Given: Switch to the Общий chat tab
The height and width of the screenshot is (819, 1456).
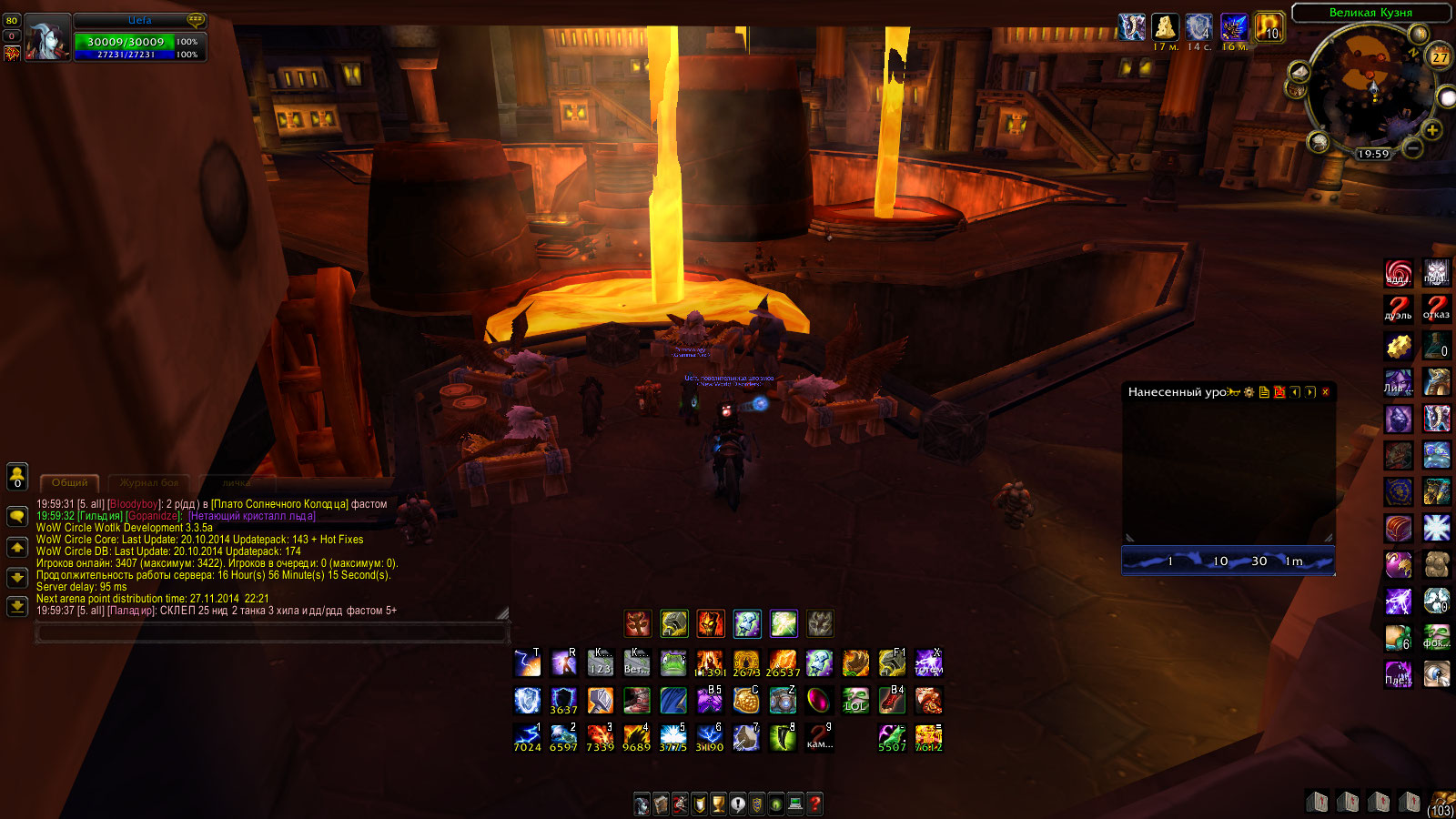Looking at the screenshot, I should (69, 482).
